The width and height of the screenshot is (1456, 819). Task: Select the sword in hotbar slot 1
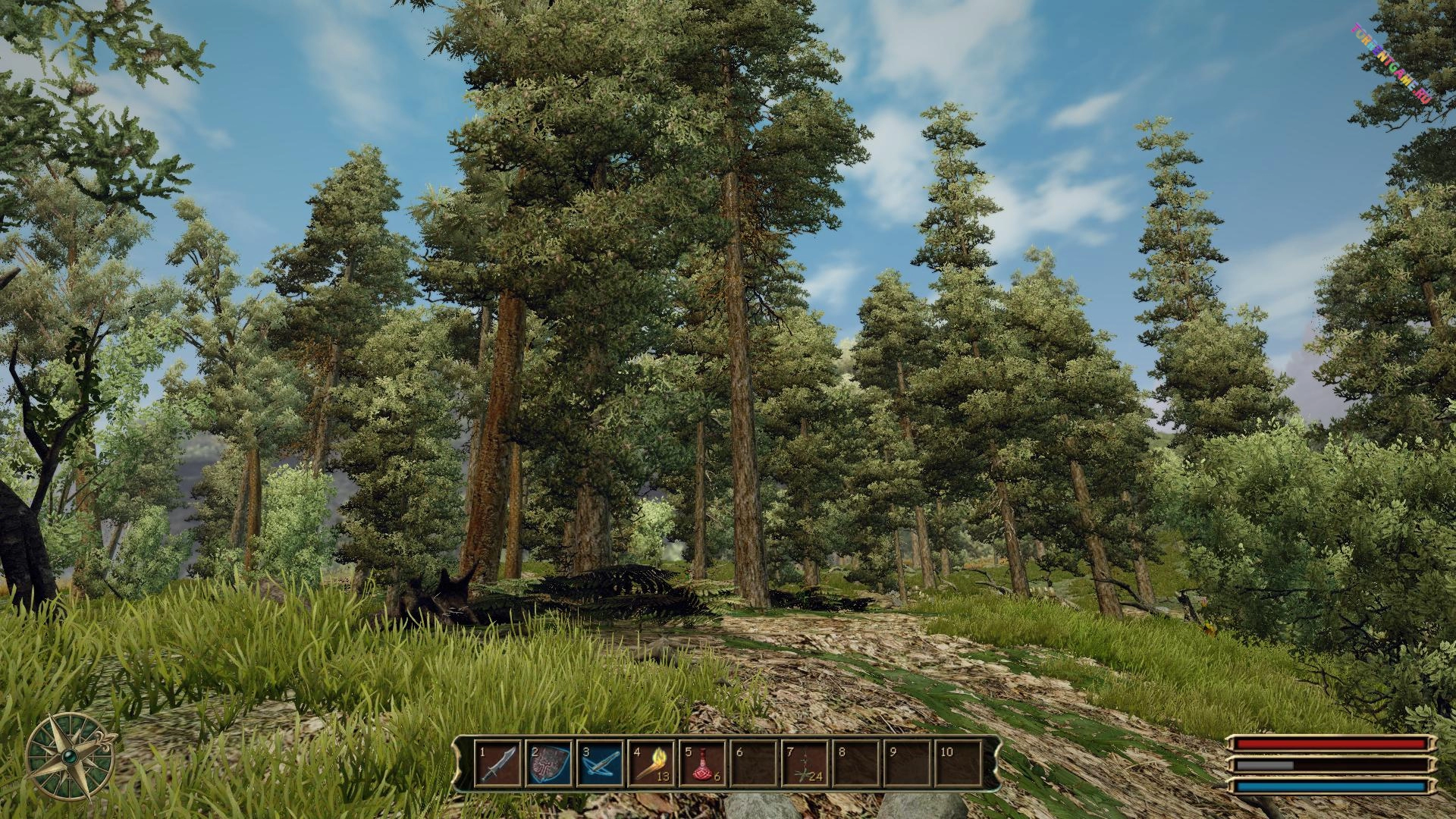click(498, 763)
